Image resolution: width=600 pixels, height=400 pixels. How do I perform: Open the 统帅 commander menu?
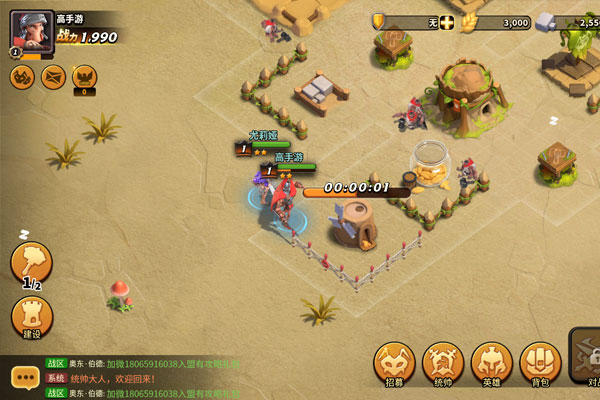[x=443, y=363]
